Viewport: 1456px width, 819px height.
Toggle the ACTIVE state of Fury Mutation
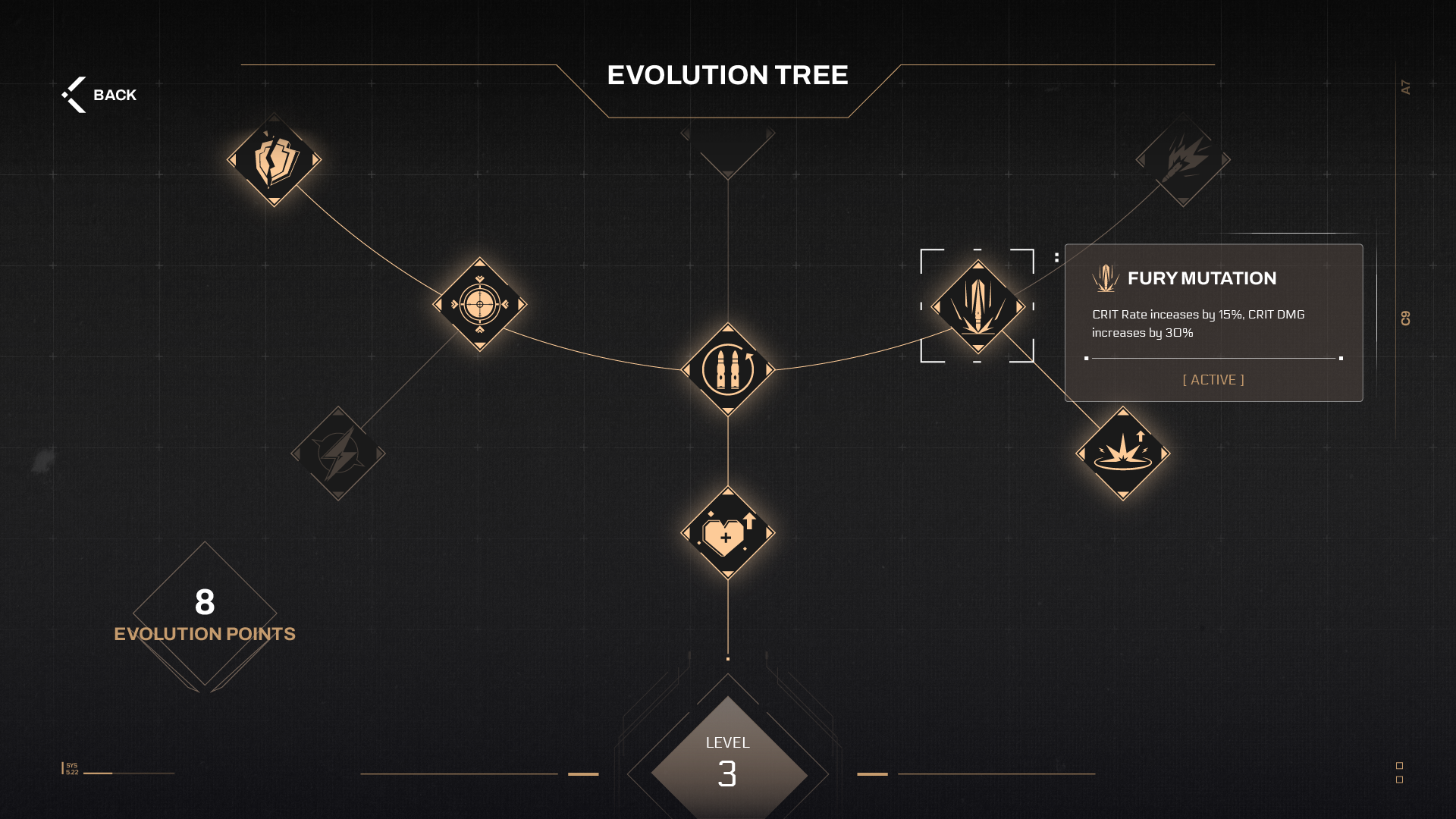coord(1213,380)
